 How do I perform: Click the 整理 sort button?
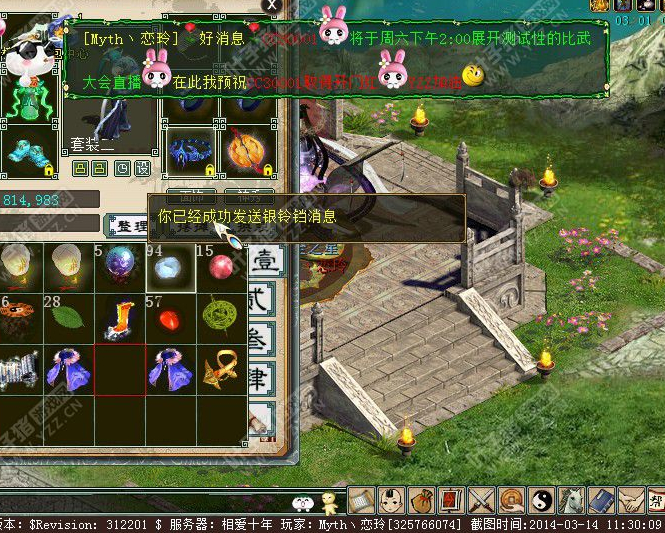[x=127, y=226]
